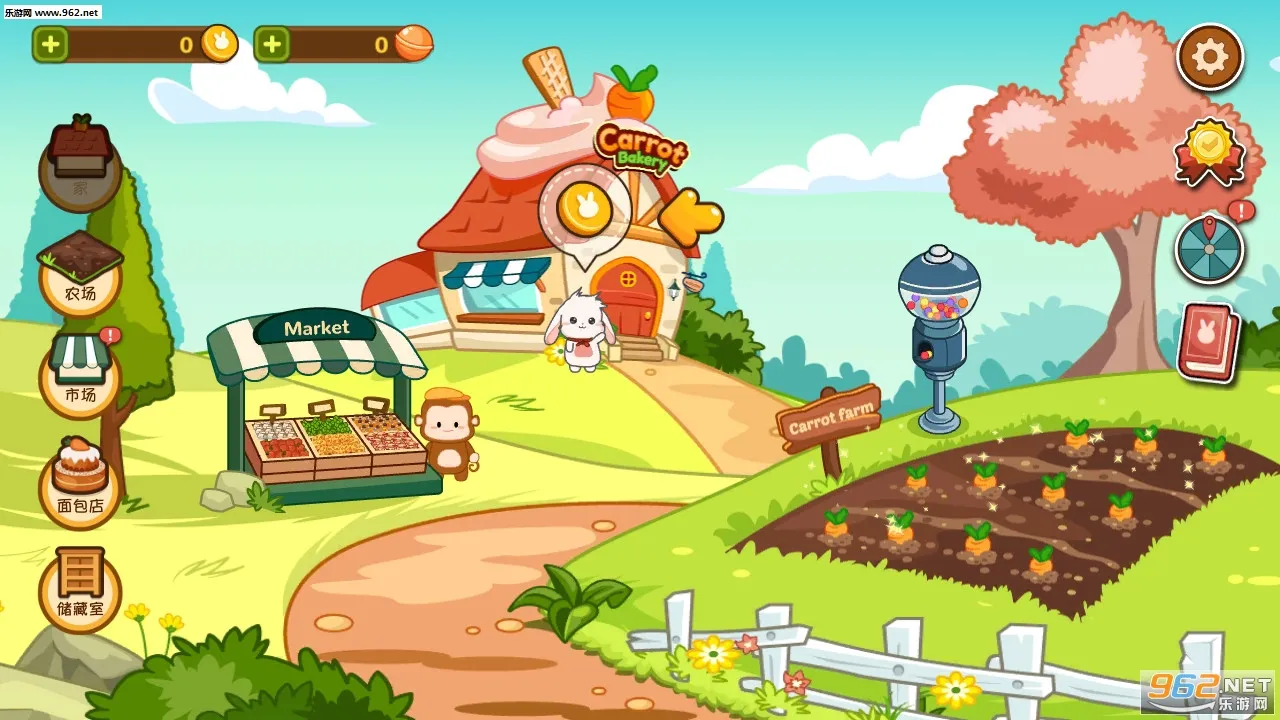Open the lucky spin wheel

point(1209,249)
